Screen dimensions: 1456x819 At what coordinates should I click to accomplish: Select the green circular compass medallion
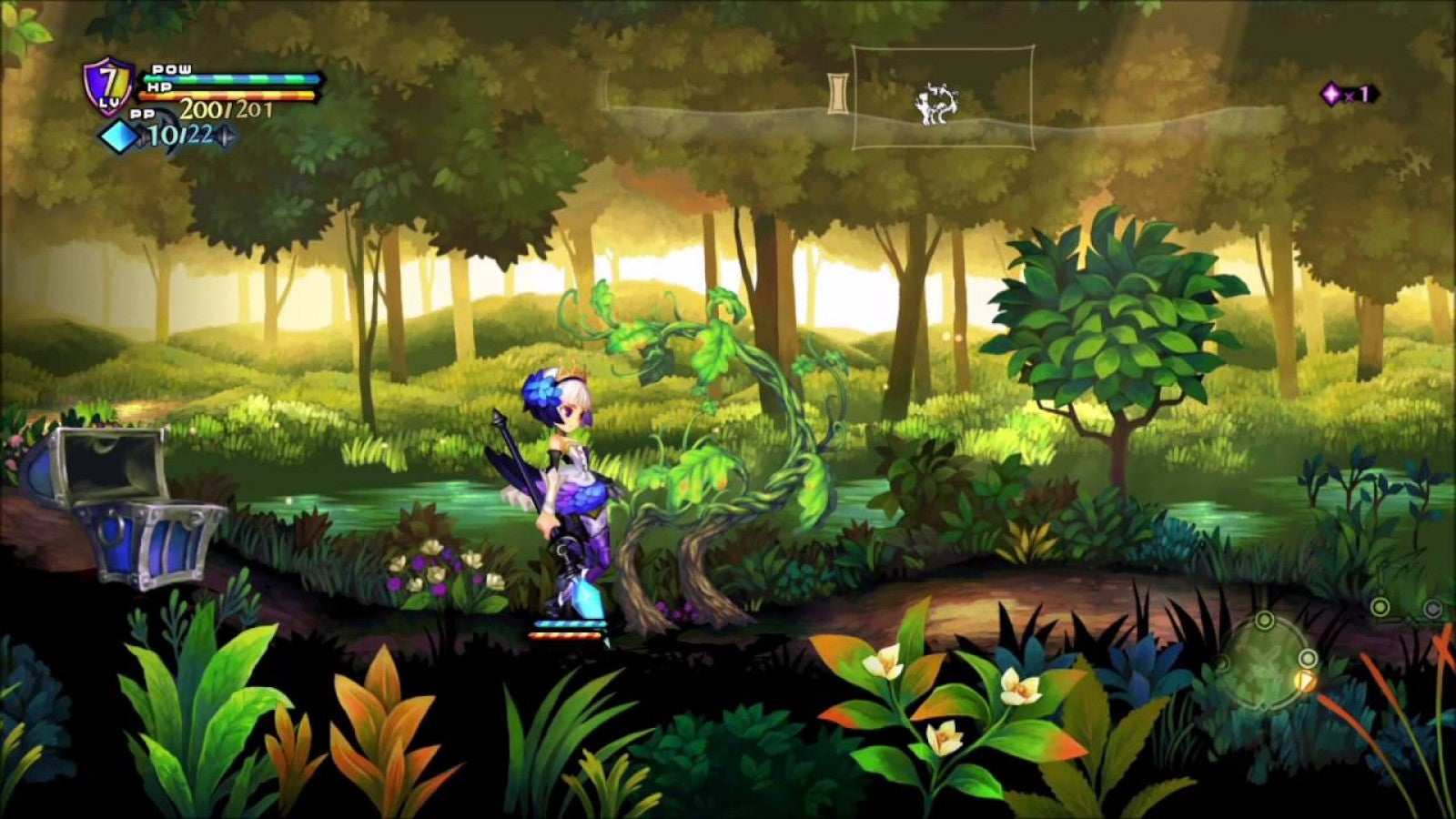[1265, 662]
